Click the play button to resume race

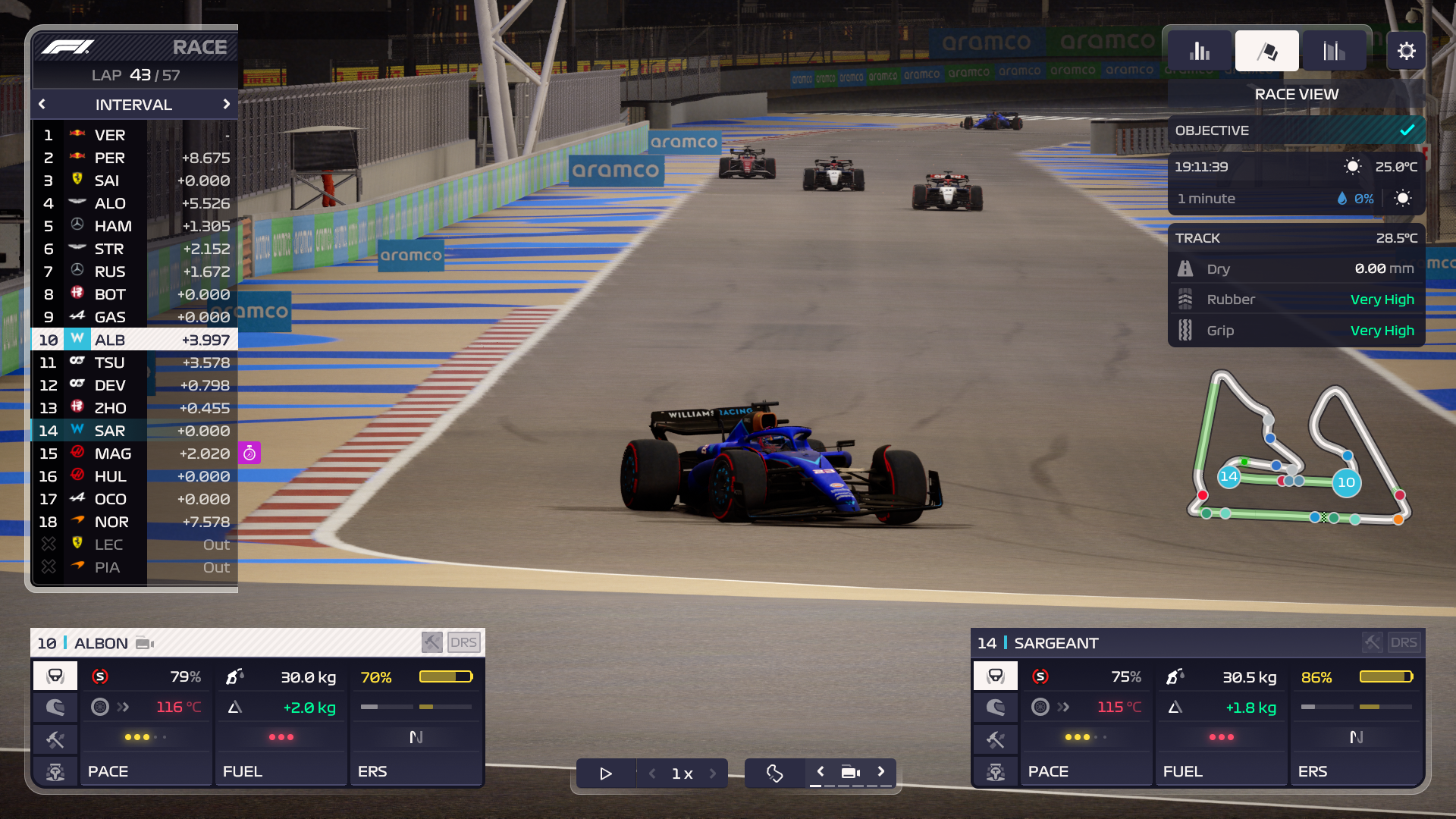[605, 773]
